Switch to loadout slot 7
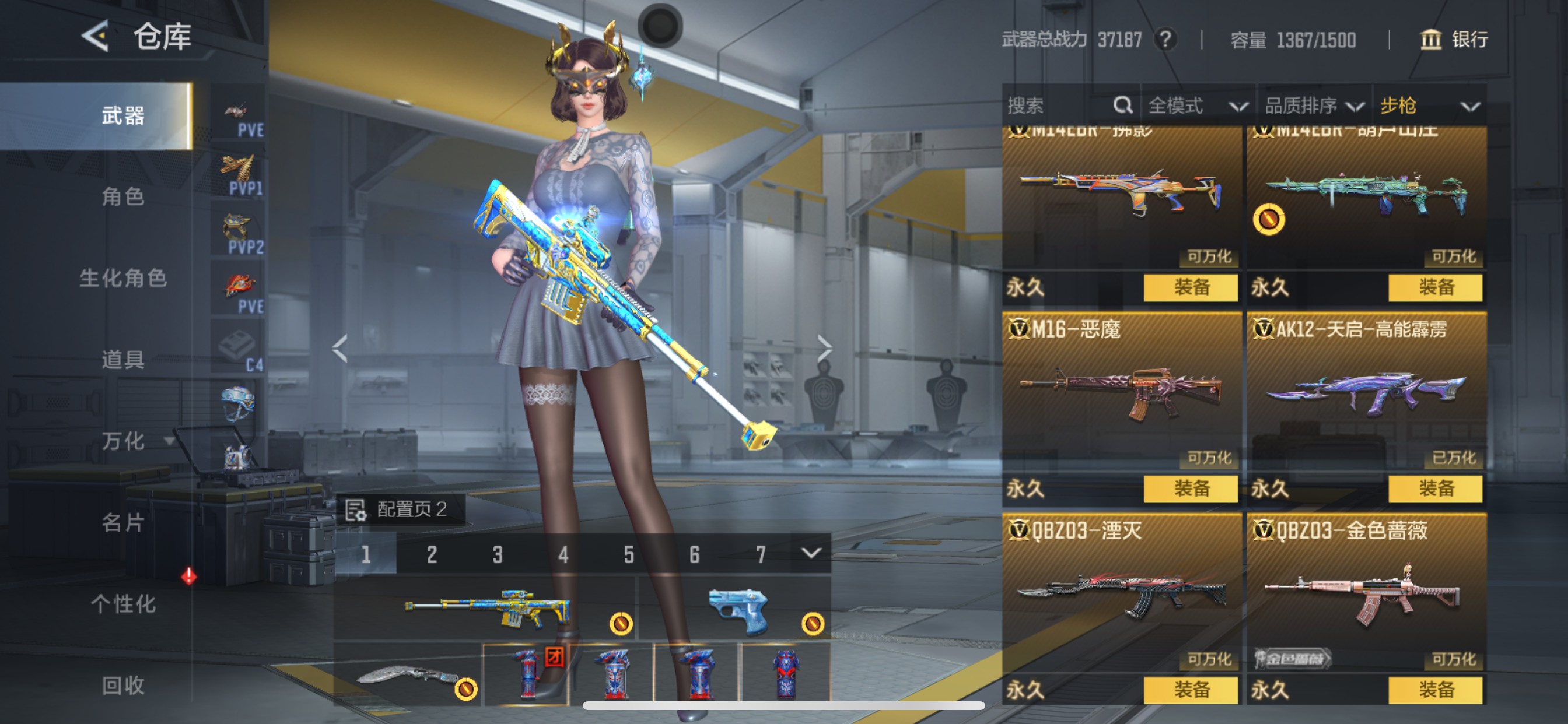 coord(759,554)
